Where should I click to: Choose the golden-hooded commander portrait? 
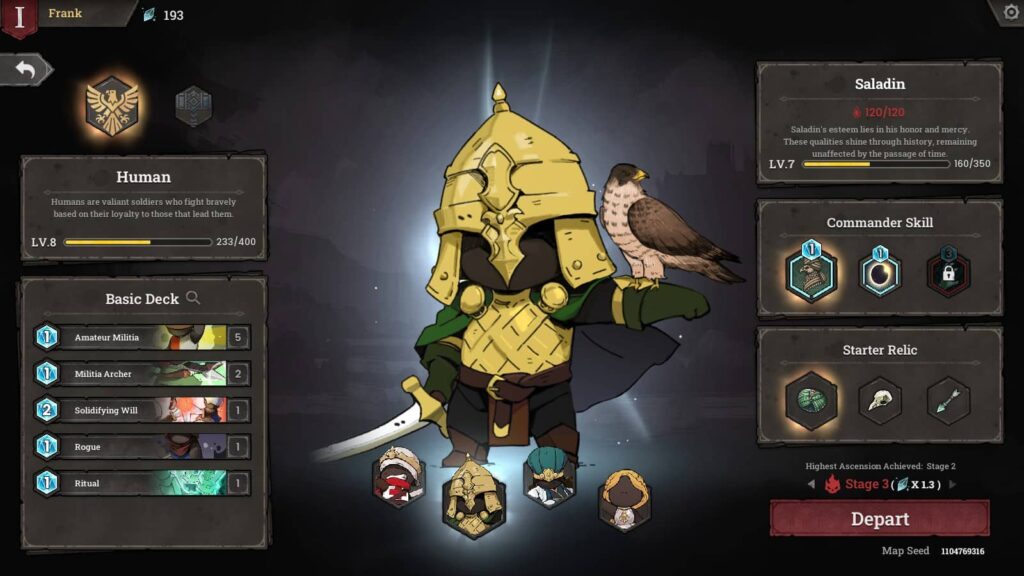click(624, 499)
